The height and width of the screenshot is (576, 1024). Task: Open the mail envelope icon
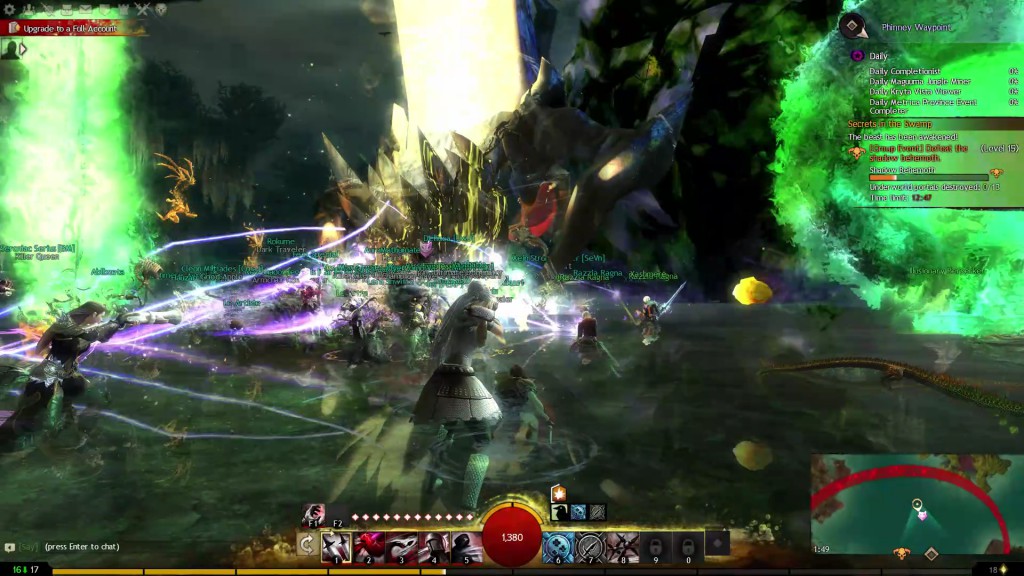pos(84,9)
